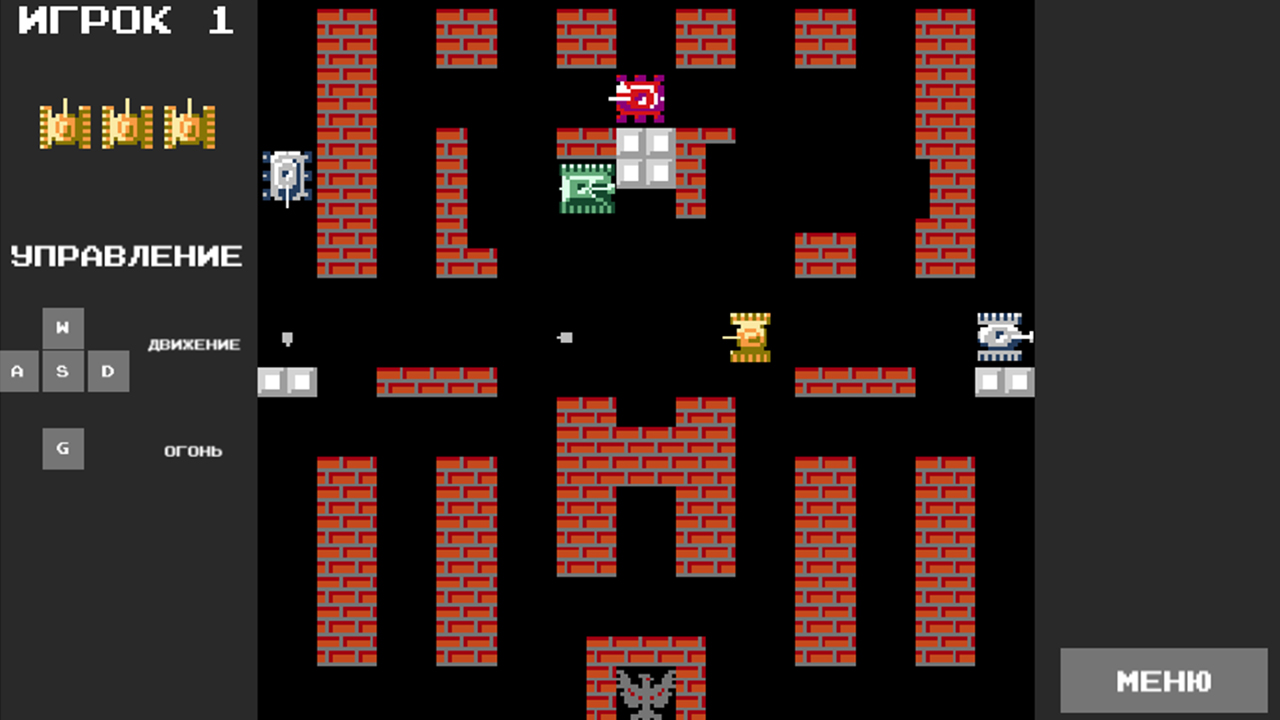Click the A movement key icon
The height and width of the screenshot is (720, 1280).
click(x=18, y=371)
